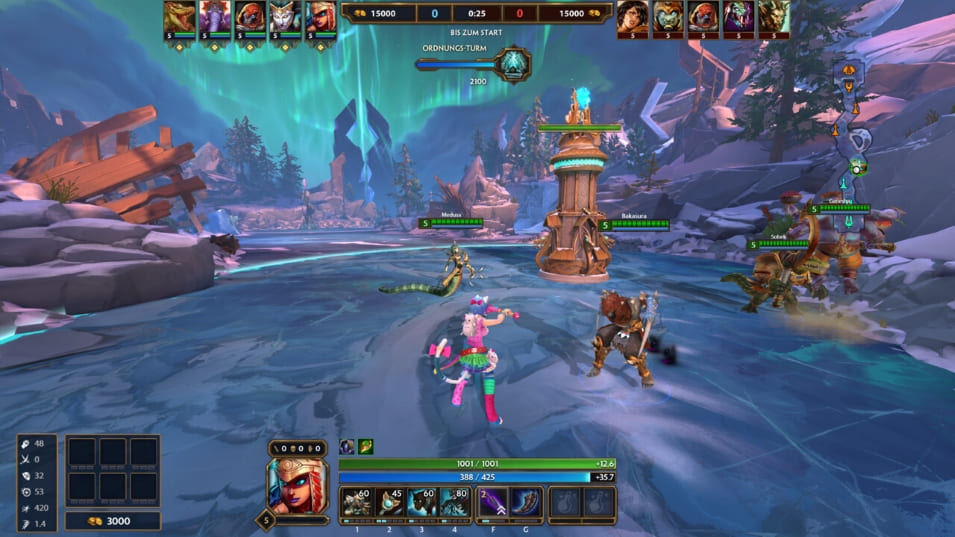Image resolution: width=955 pixels, height=537 pixels.
Task: Activate the horn relic on G
Action: 527,503
